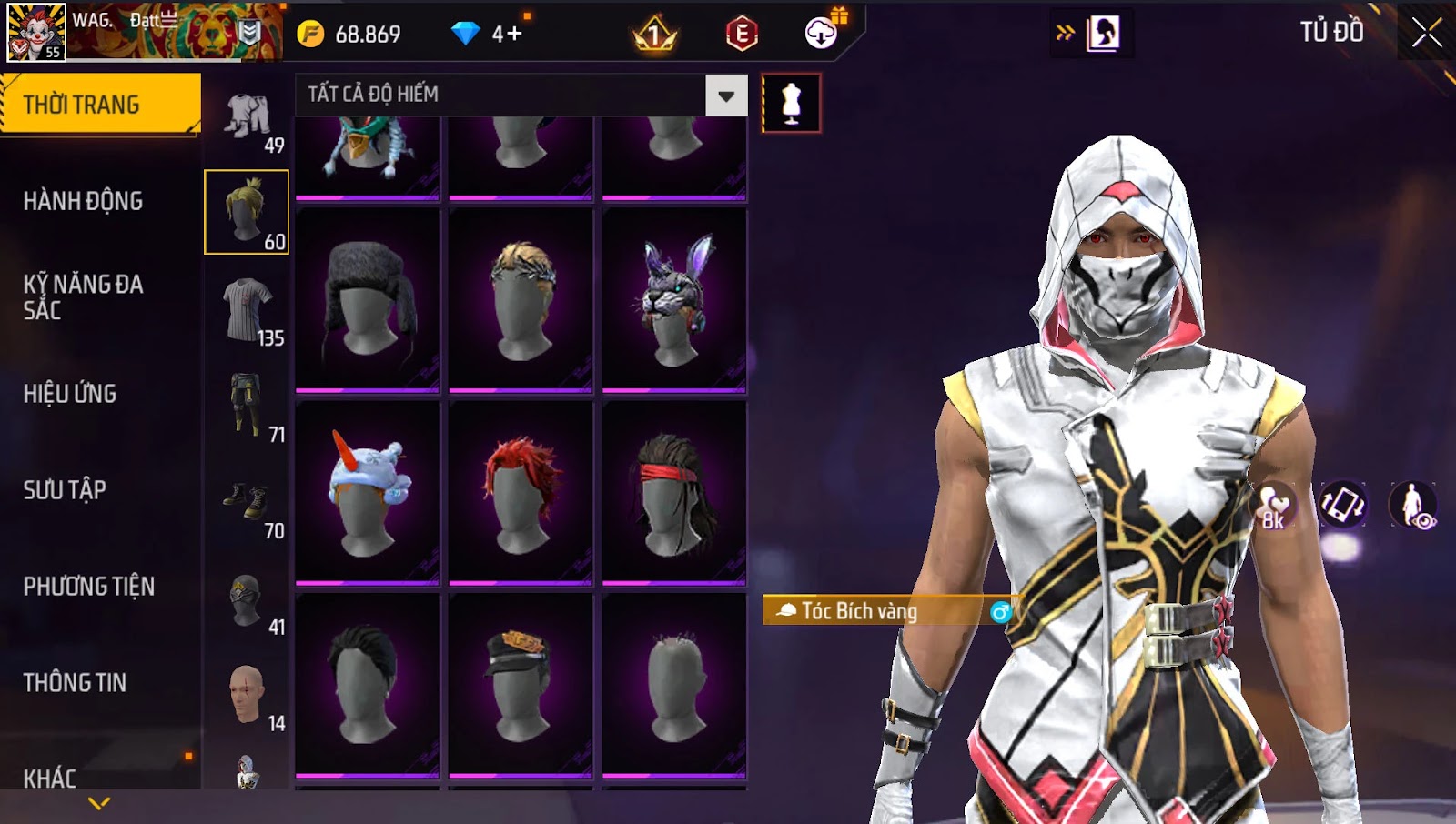
Task: Open the Phương Tiện tab
Action: tap(89, 587)
